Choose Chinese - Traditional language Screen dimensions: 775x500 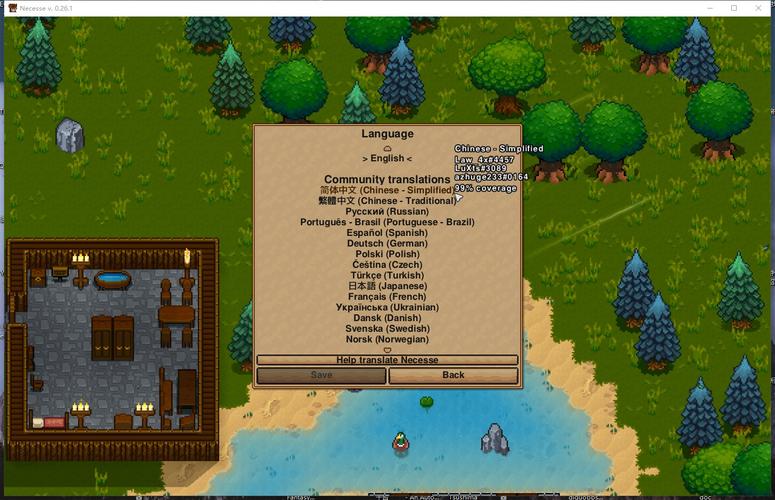coord(387,201)
